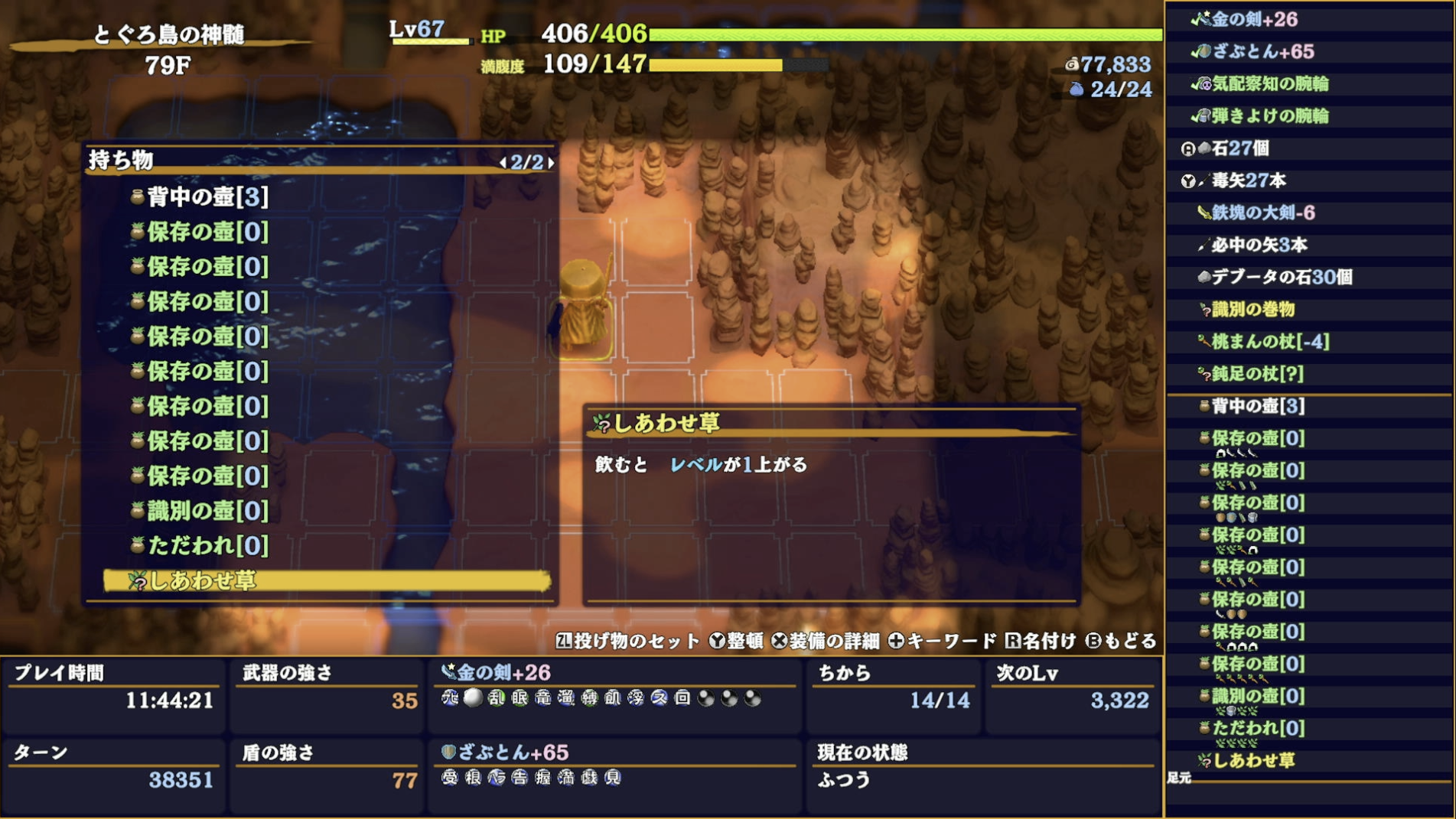
Task: Toggle the 乱 seal on the gold sword
Action: (497, 699)
